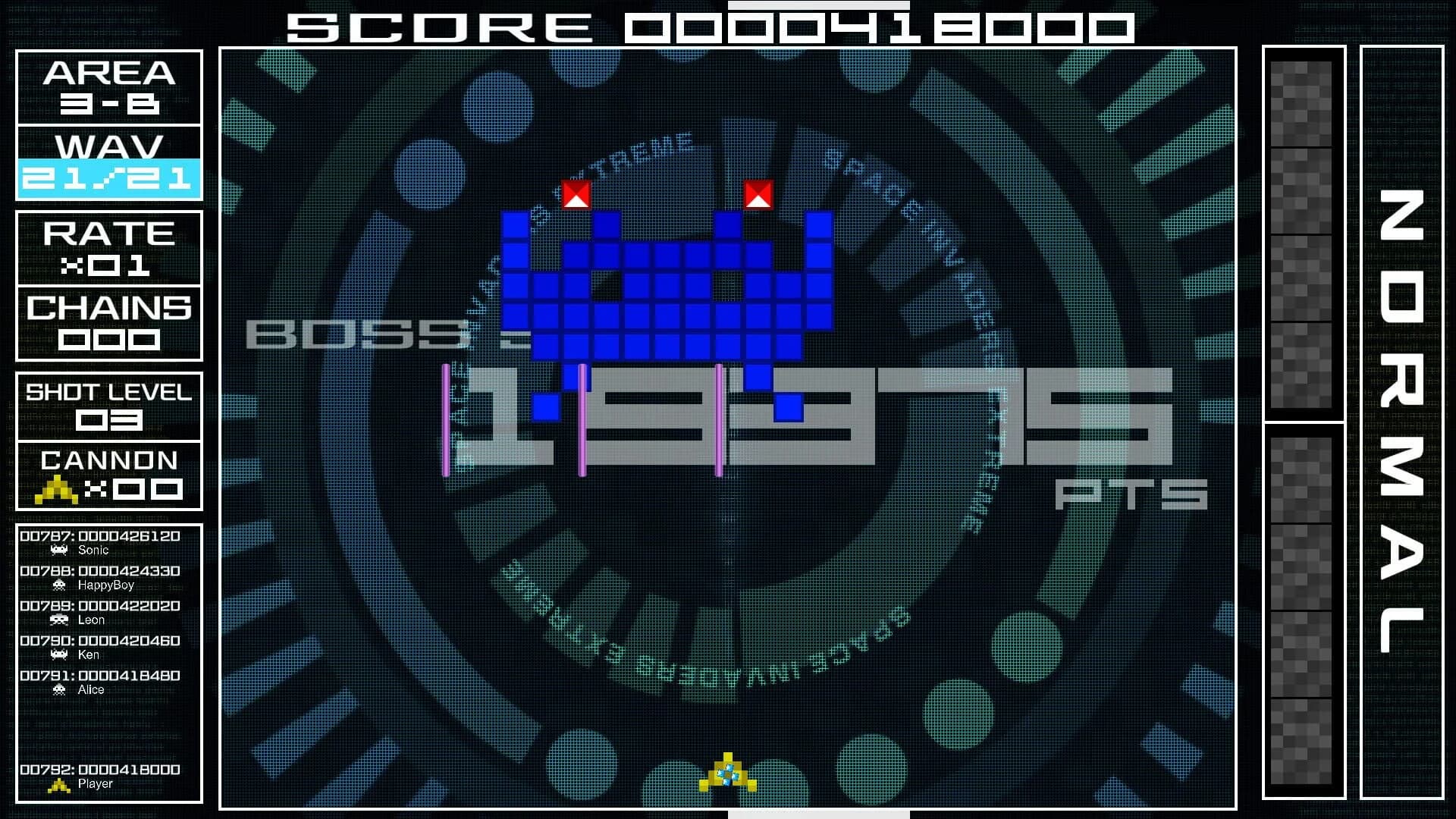Switch to the SCORE header display
This screenshot has height=819, width=1456.
[x=705, y=25]
